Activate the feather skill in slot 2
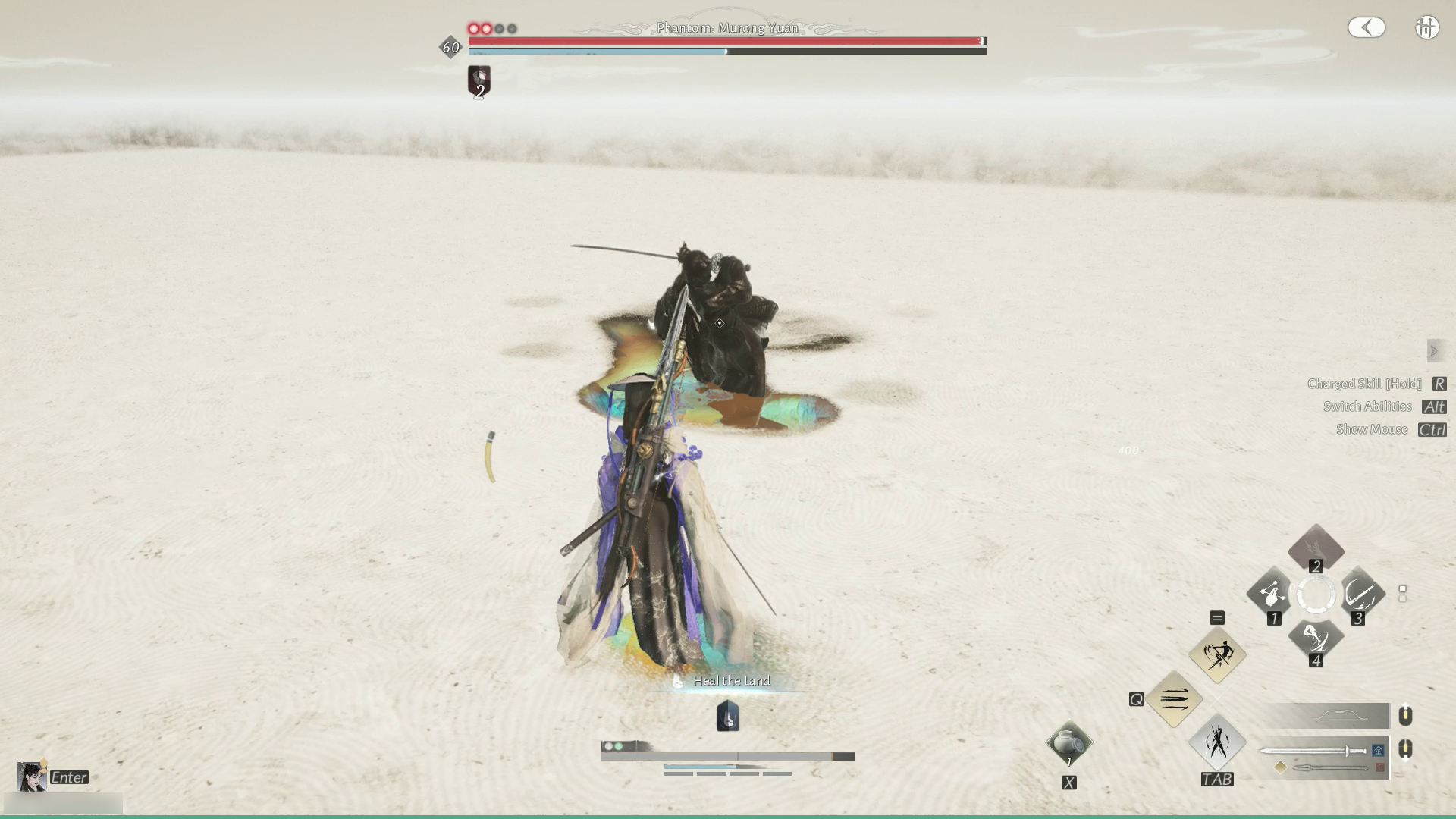This screenshot has width=1456, height=819. [1316, 546]
